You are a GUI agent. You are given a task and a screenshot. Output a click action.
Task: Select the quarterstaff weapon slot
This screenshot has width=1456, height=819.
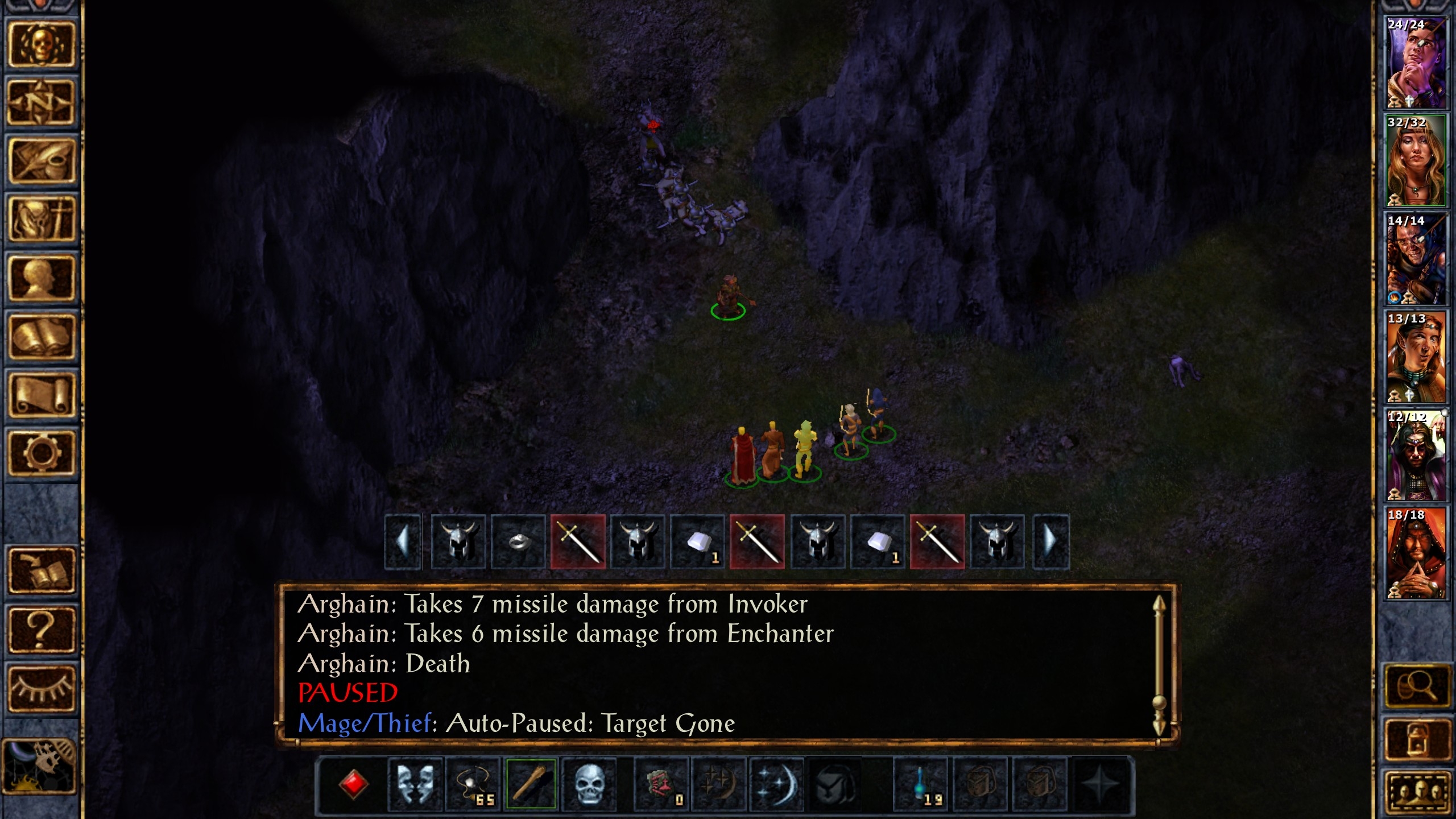point(531,784)
